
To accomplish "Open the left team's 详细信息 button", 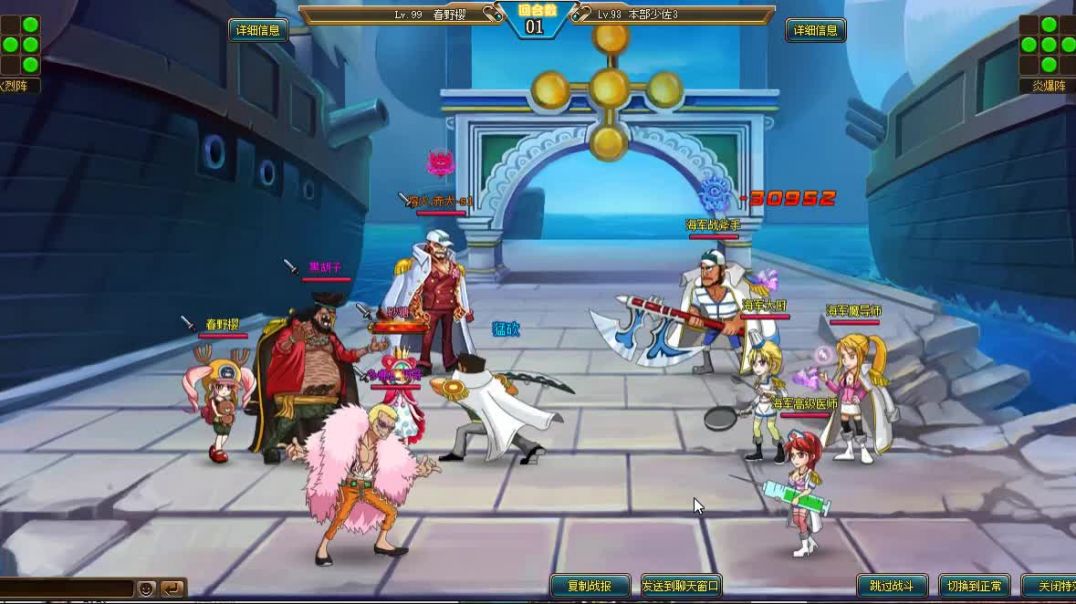I will coord(258,30).
